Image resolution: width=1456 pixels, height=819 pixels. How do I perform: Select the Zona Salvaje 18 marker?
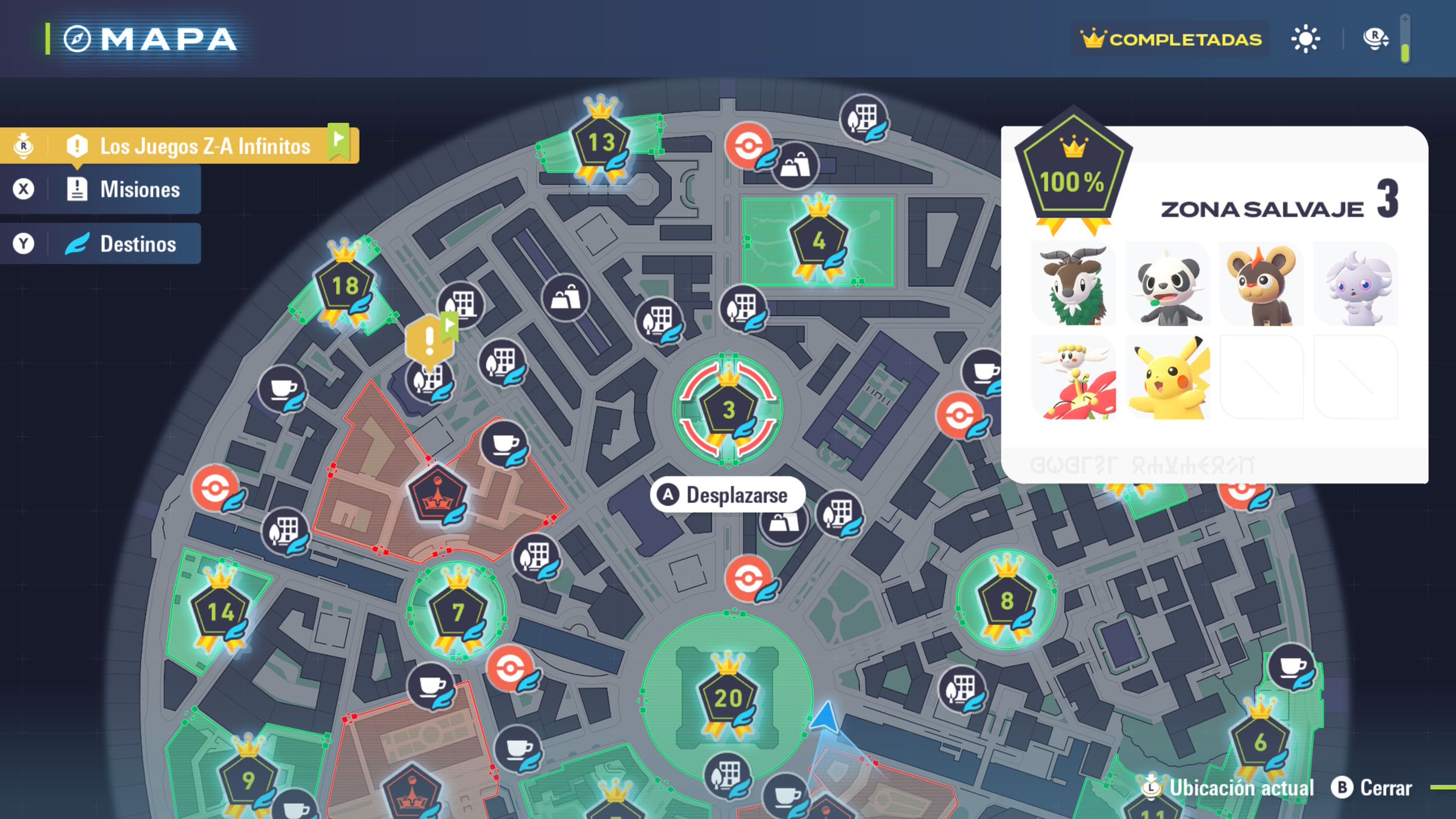coord(345,286)
